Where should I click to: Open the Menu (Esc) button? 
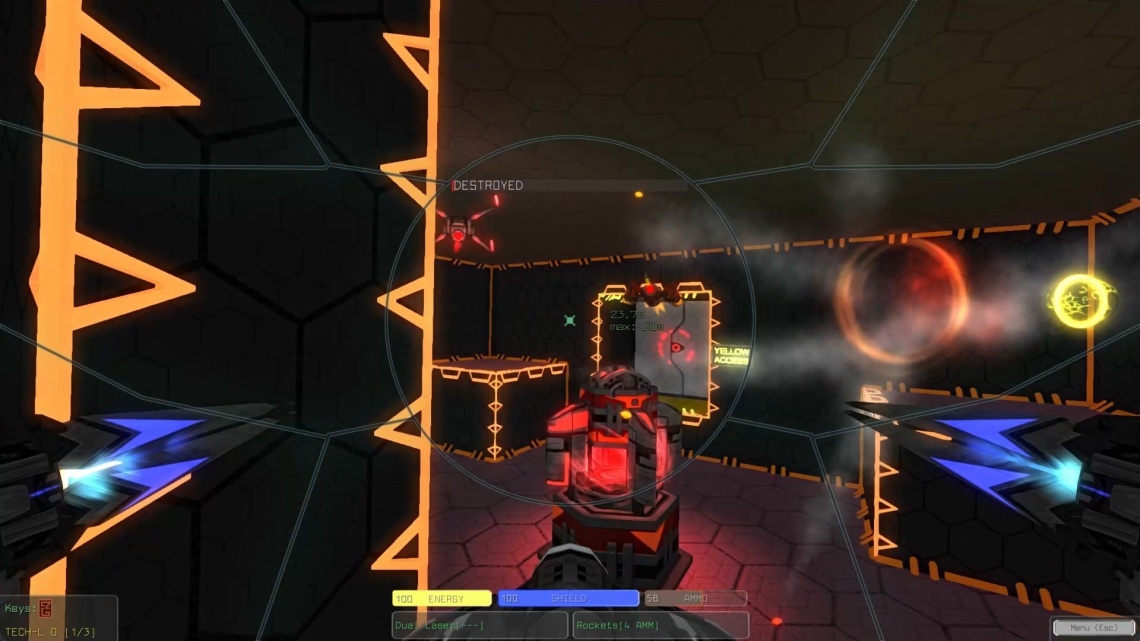pyautogui.click(x=1093, y=628)
